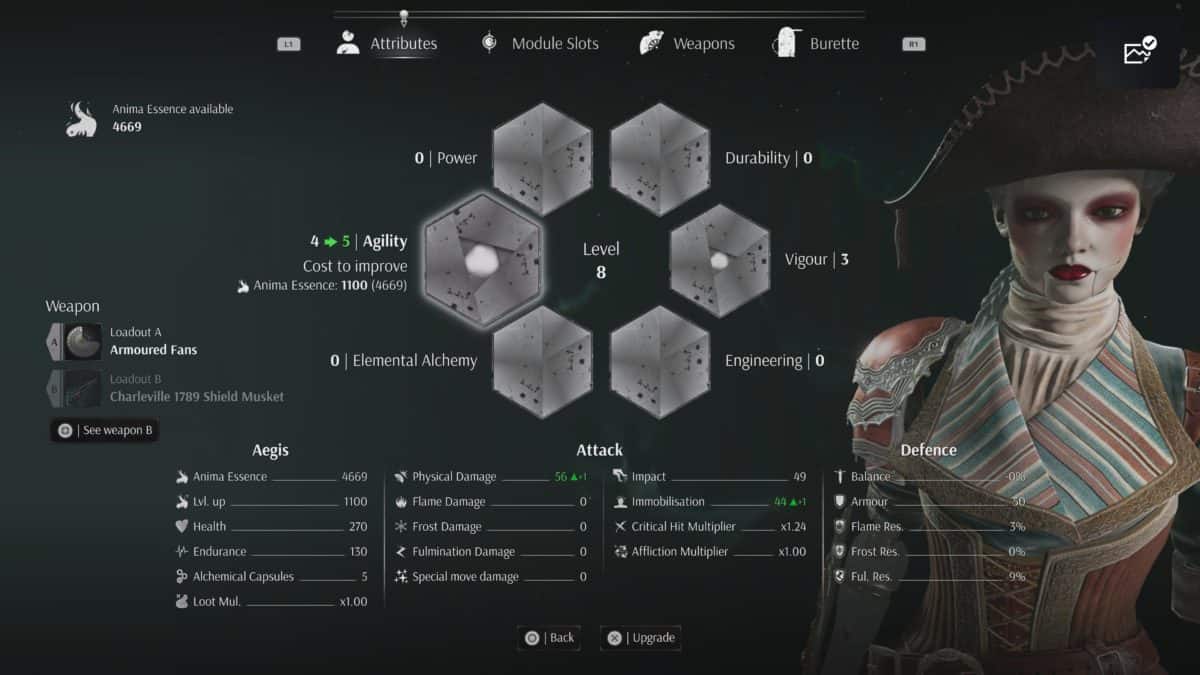The width and height of the screenshot is (1200, 675).
Task: Pick the Vigour attribute hexagon
Action: [x=719, y=260]
